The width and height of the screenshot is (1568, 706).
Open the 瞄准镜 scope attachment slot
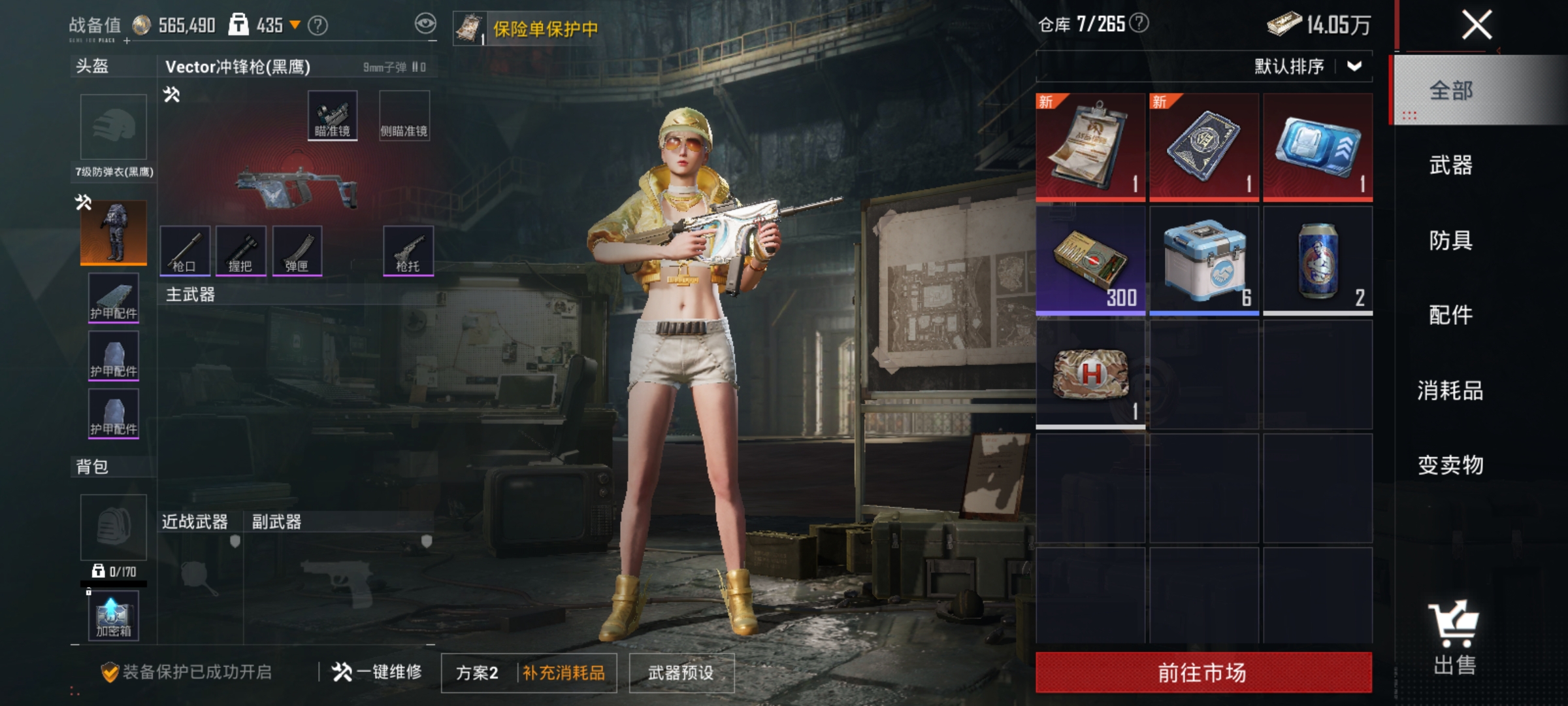(x=331, y=116)
